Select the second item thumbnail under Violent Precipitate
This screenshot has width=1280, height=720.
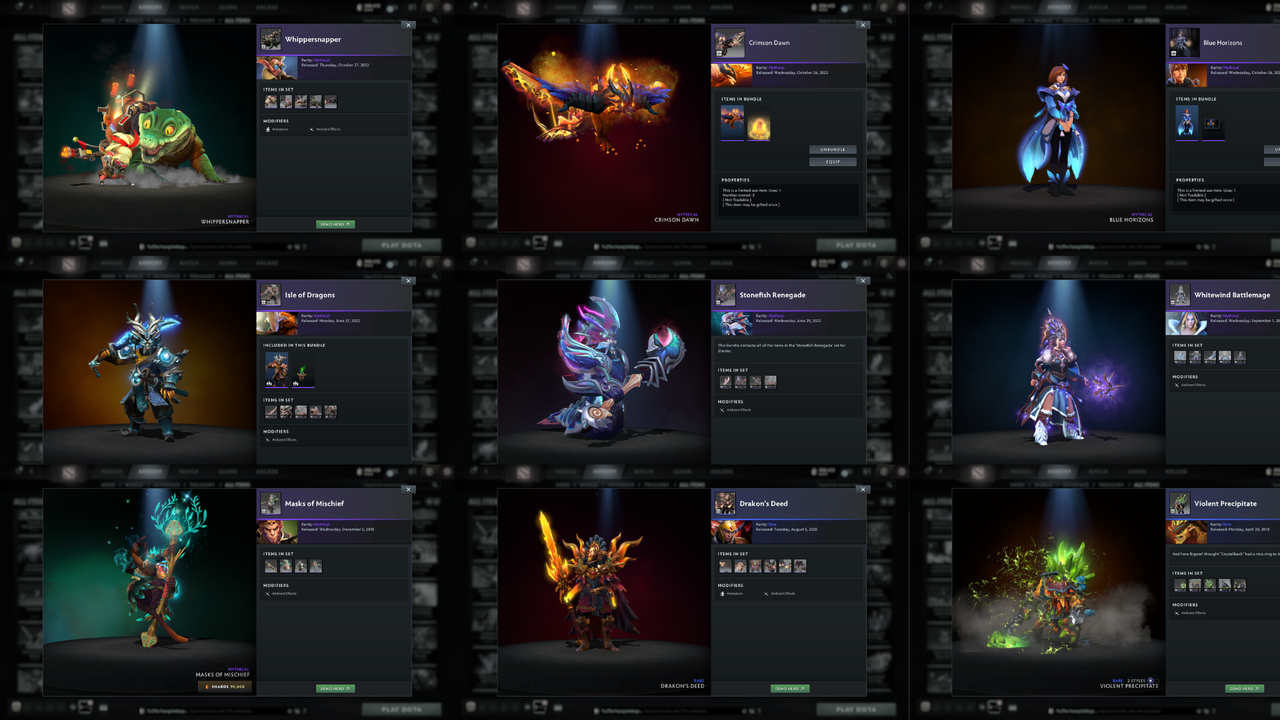tap(1195, 585)
